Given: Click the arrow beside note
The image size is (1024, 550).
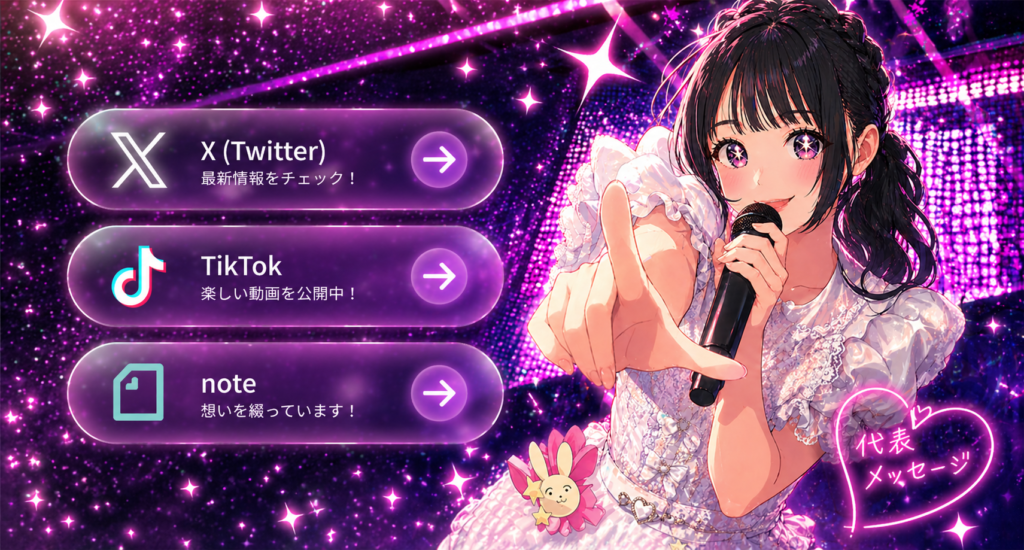Looking at the screenshot, I should (439, 392).
